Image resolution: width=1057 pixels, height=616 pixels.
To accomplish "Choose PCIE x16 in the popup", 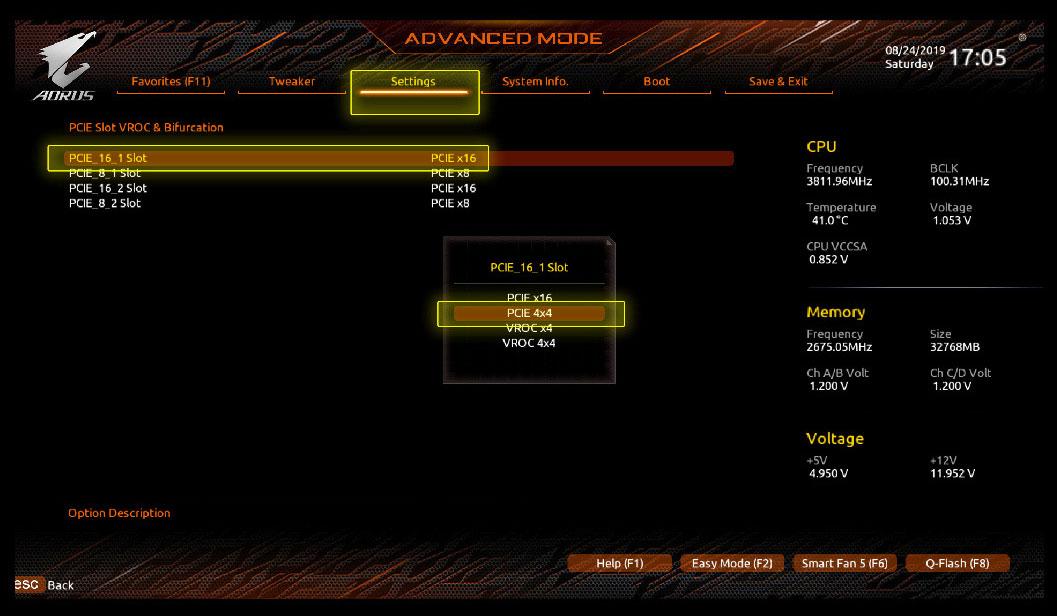I will click(529, 298).
